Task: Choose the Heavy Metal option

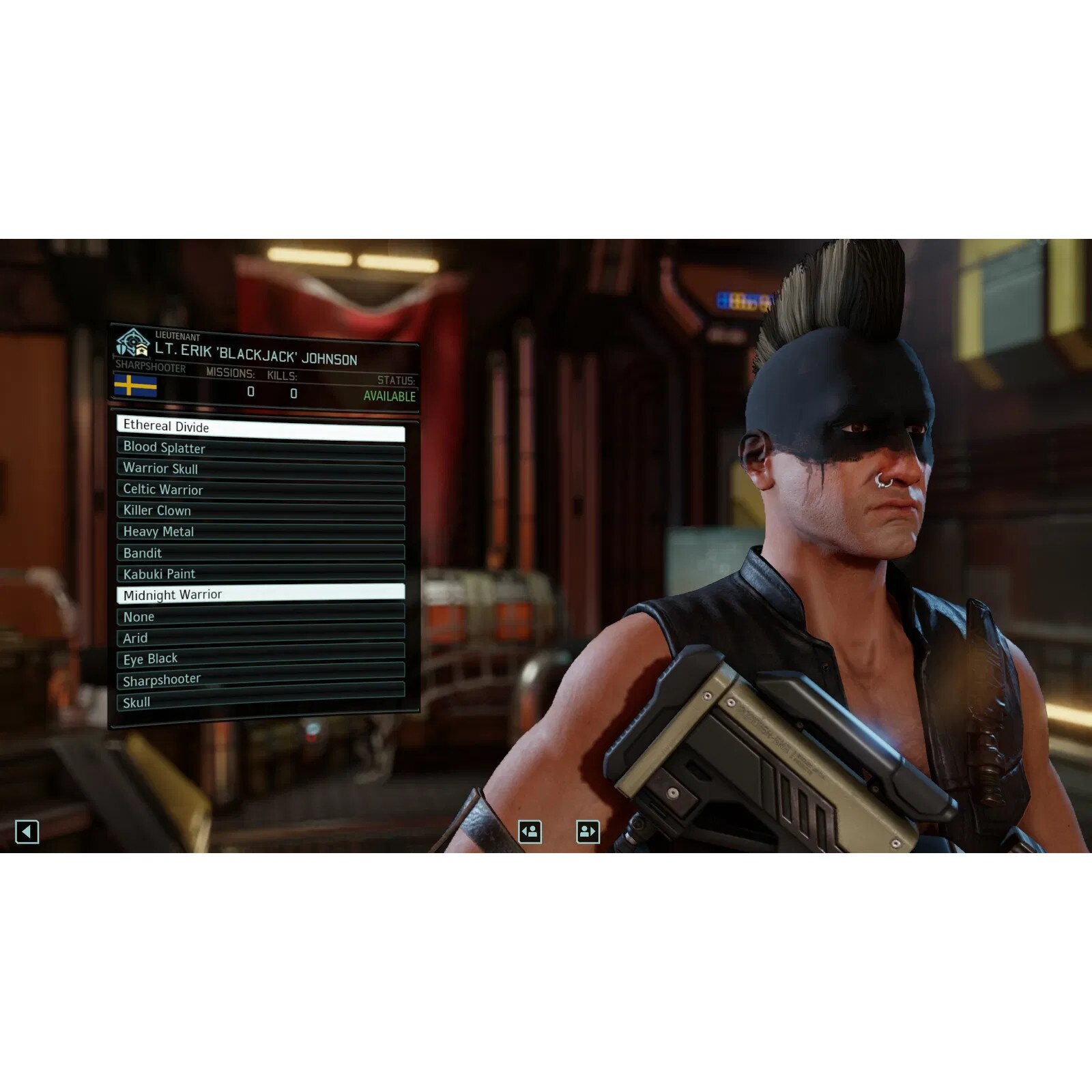Action: pyautogui.click(x=261, y=532)
